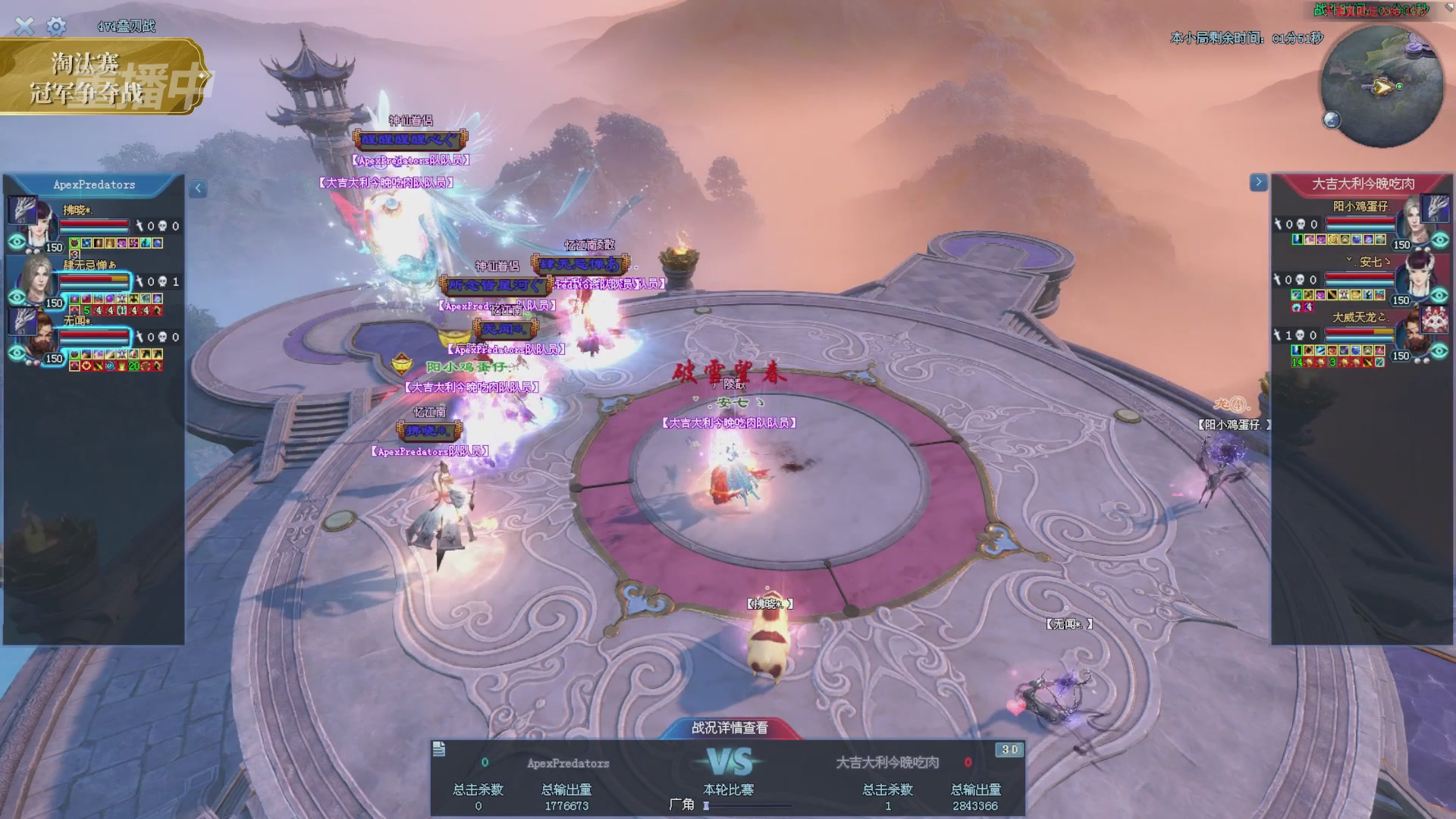The width and height of the screenshot is (1456, 819).
Task: Spectate player 大威天龙 using the eye icon
Action: 1440,351
